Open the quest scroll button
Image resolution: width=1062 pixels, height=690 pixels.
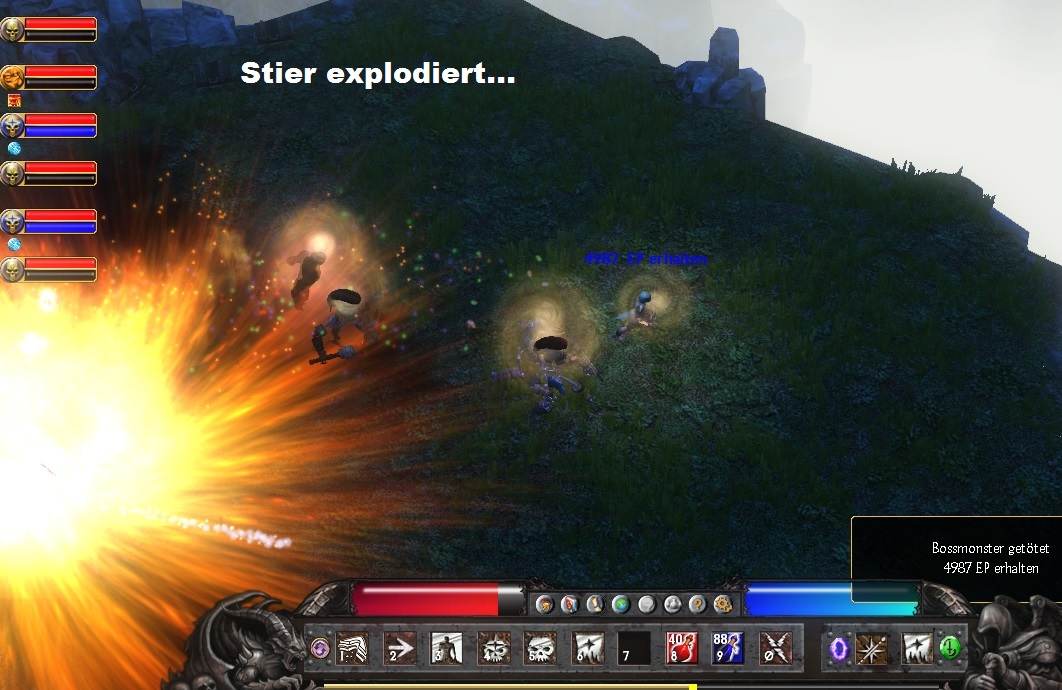point(595,604)
